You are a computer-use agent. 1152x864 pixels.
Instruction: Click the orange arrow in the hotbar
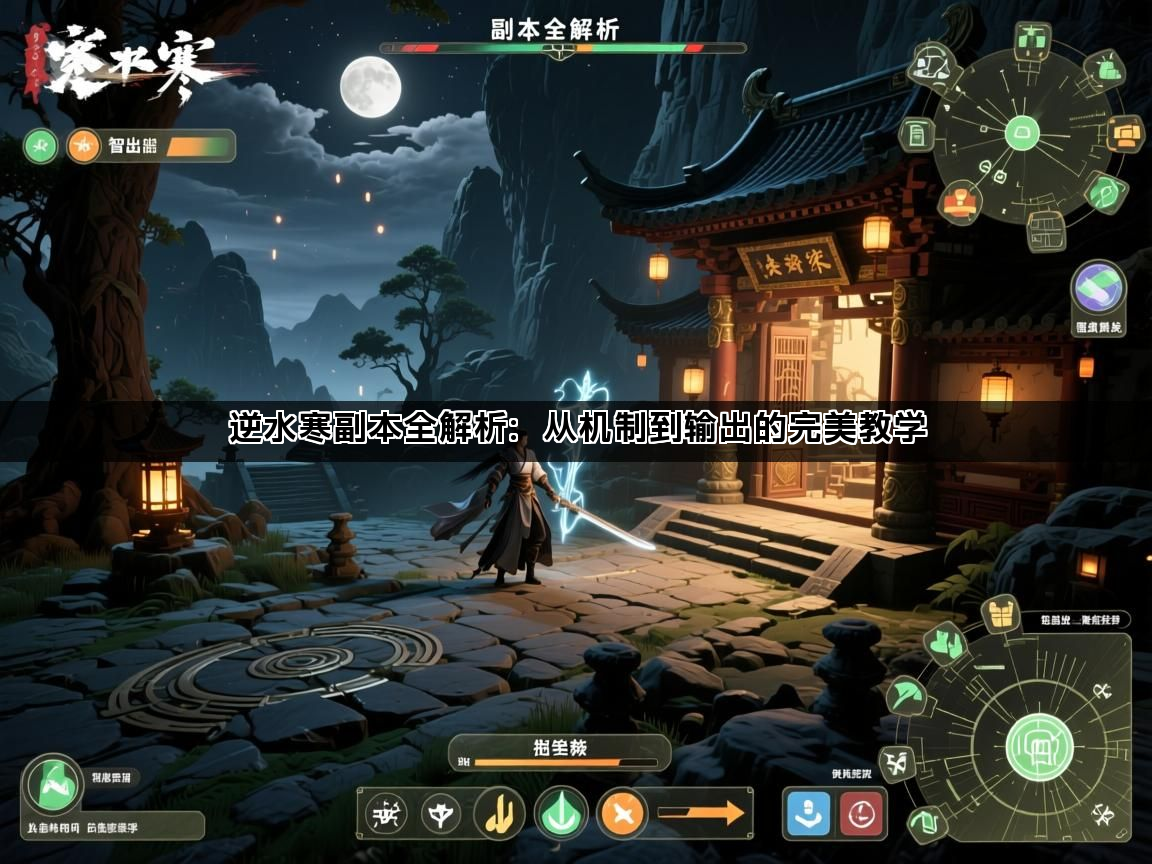[x=704, y=813]
